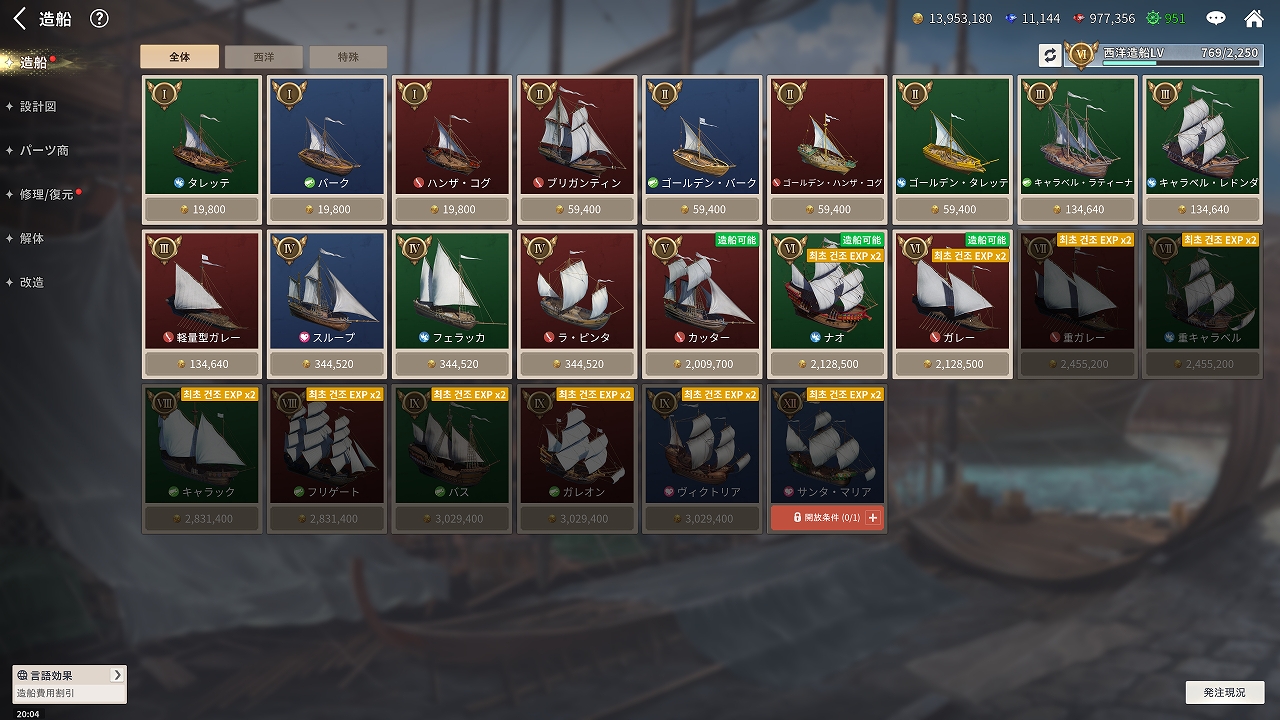Click the 開放条件 unlock button for サンタ・マリア
This screenshot has width=1280, height=720.
tap(827, 518)
